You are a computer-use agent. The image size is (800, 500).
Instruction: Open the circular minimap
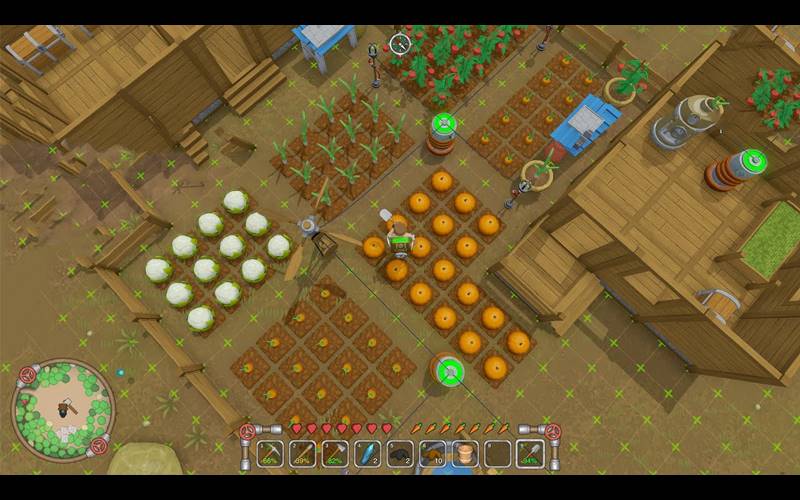pyautogui.click(x=62, y=409)
